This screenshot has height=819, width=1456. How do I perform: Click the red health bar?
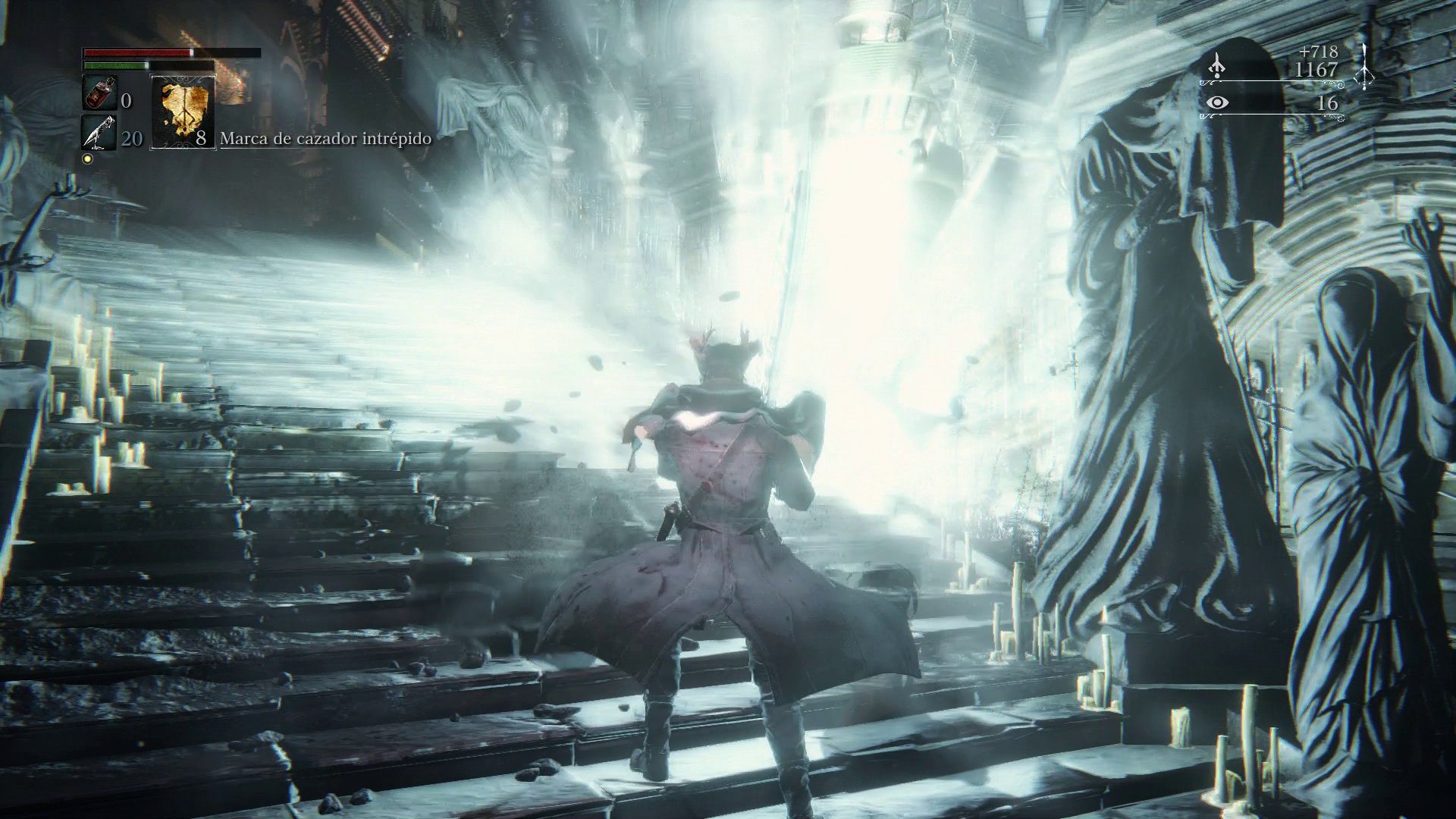tap(136, 52)
